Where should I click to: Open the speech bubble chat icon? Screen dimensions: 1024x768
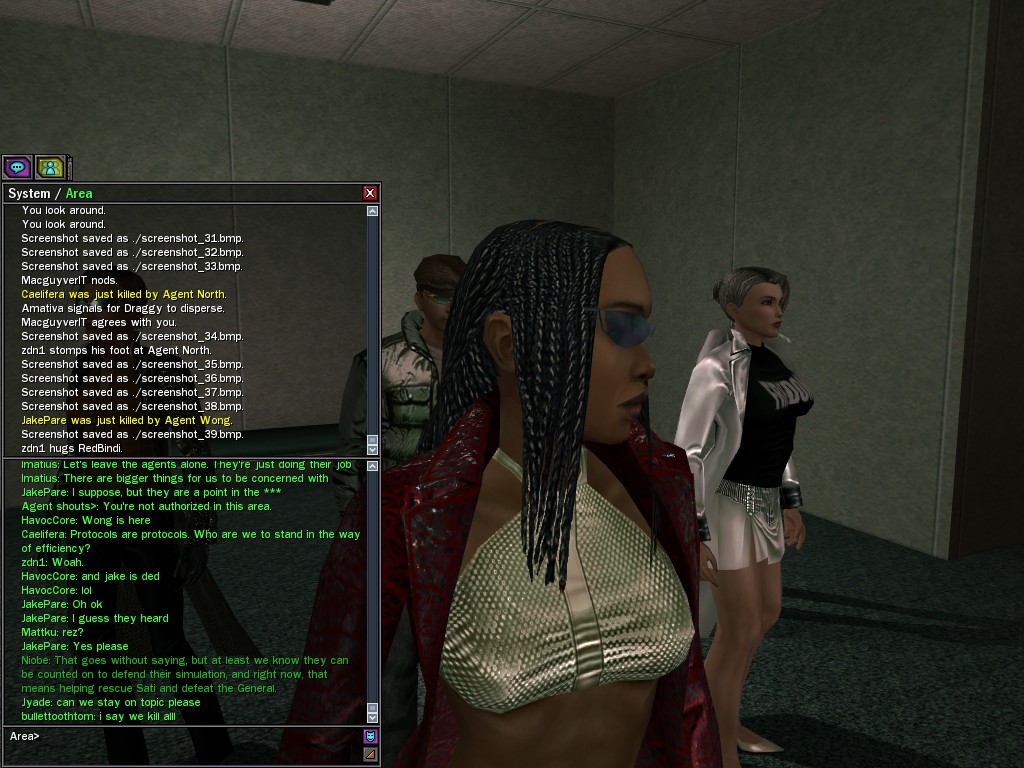(x=17, y=167)
